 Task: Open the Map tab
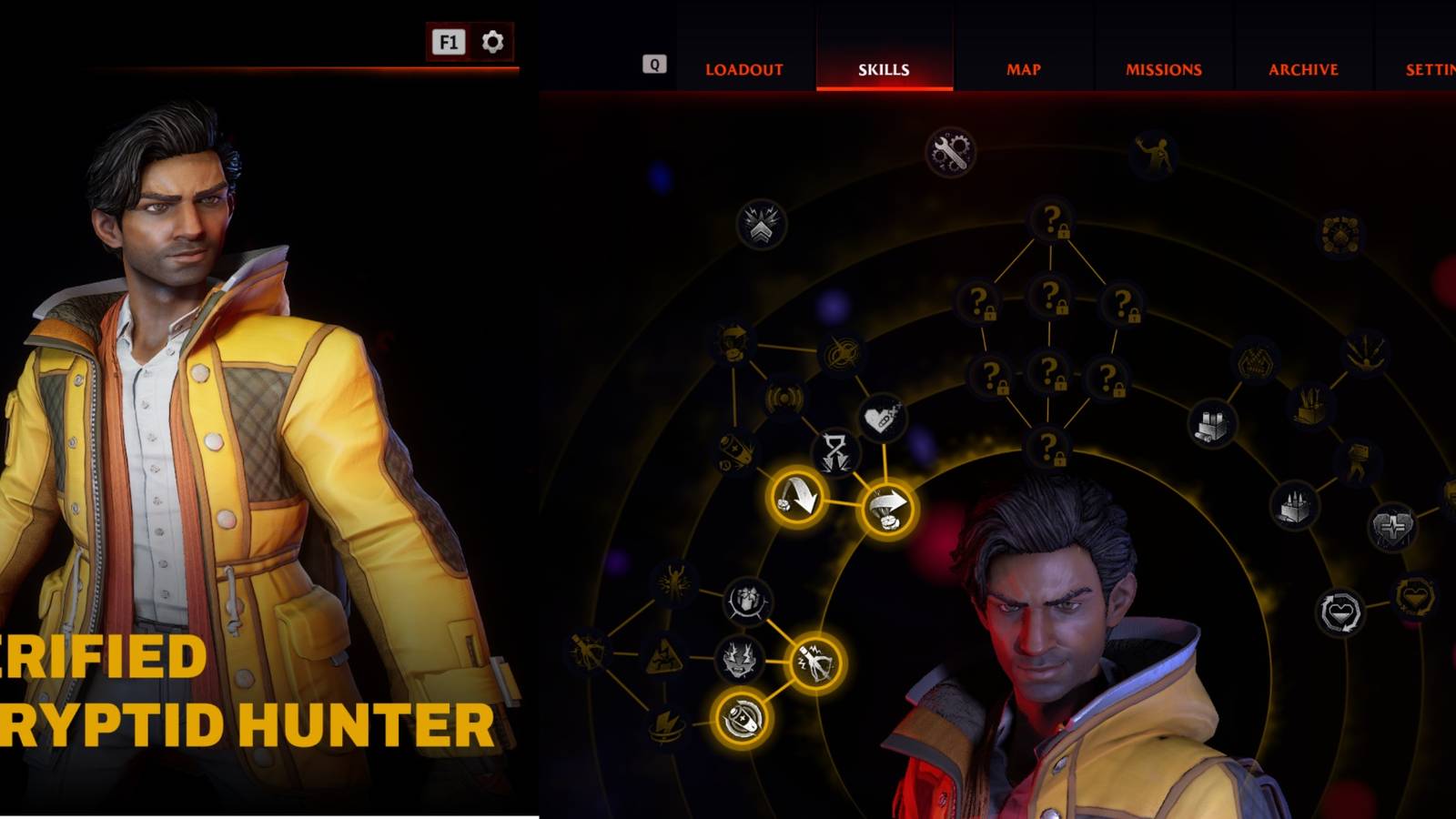[x=1023, y=69]
